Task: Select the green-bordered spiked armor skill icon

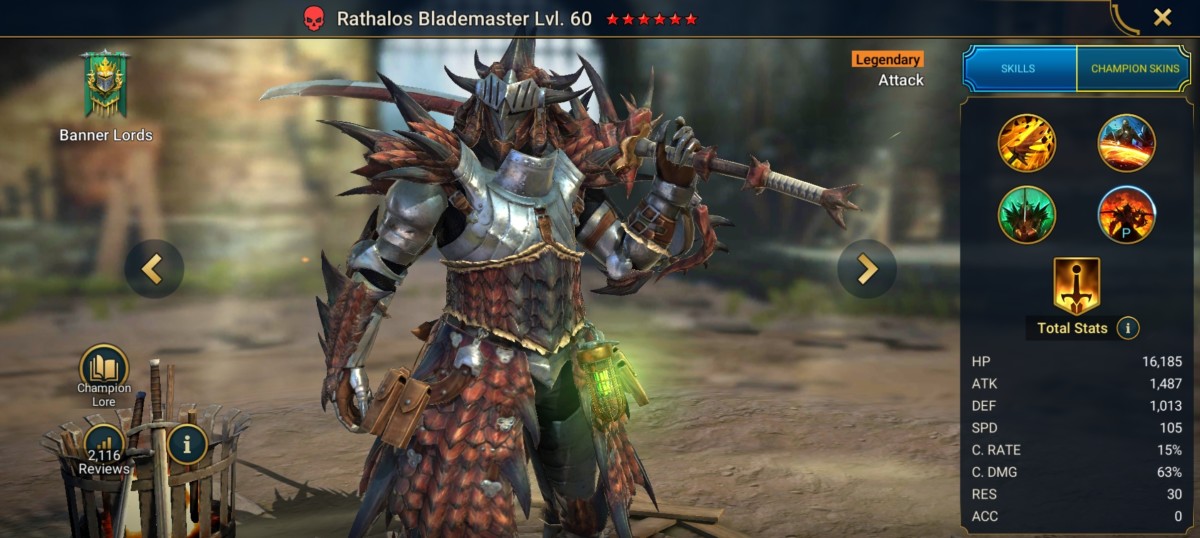Action: click(1026, 214)
